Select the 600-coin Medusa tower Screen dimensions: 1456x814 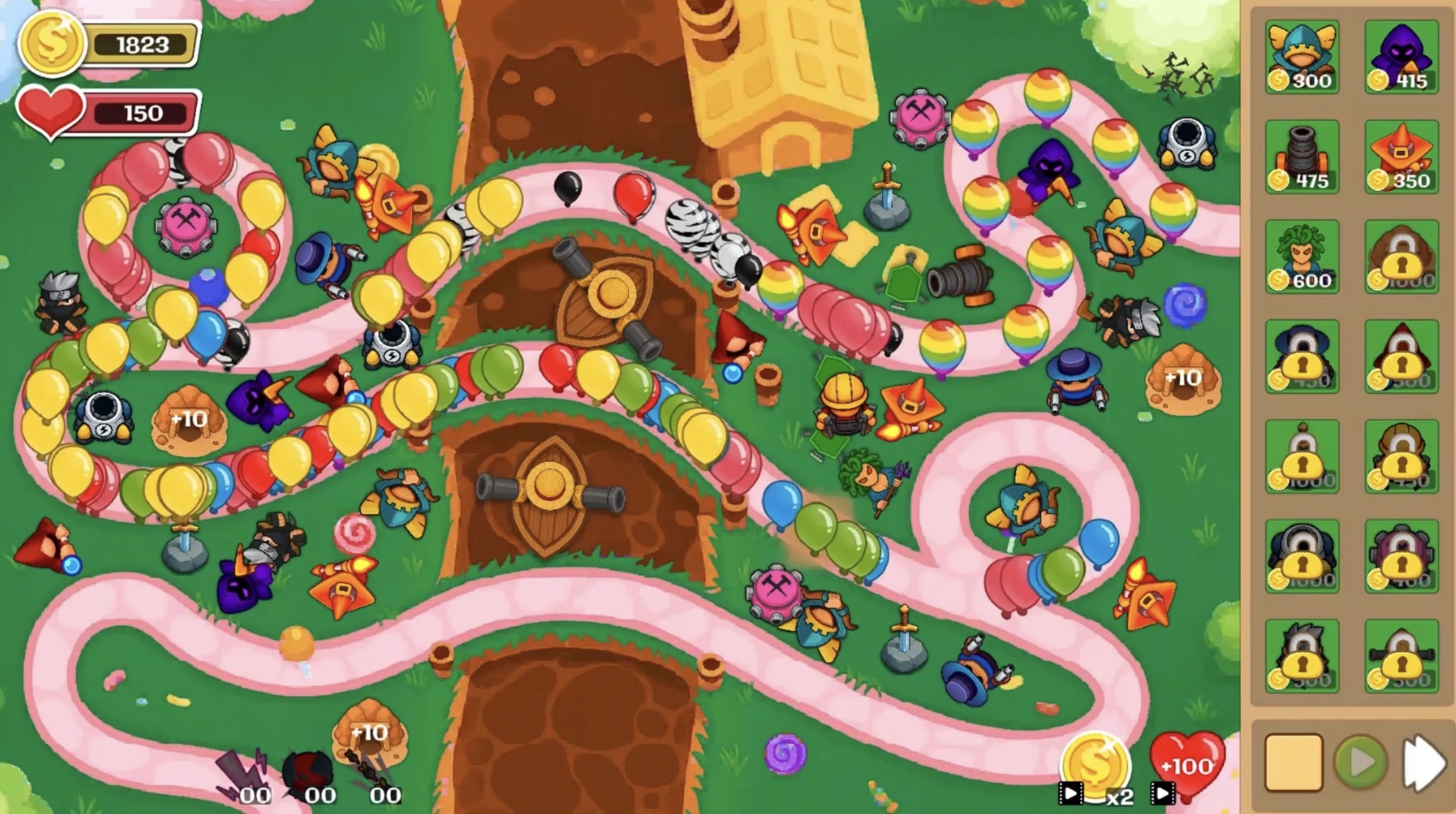coord(1302,257)
